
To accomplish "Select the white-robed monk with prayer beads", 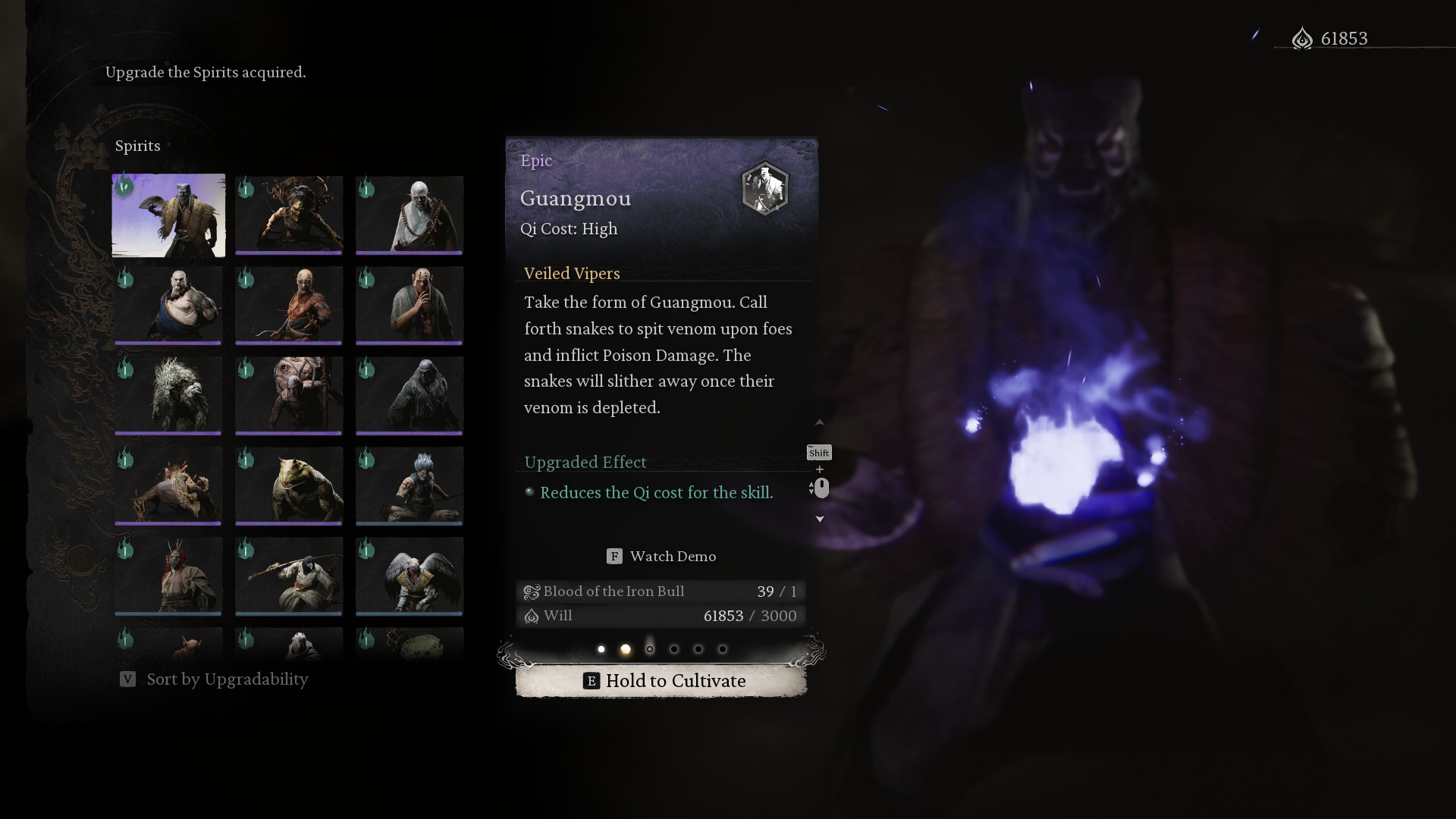I will [409, 215].
